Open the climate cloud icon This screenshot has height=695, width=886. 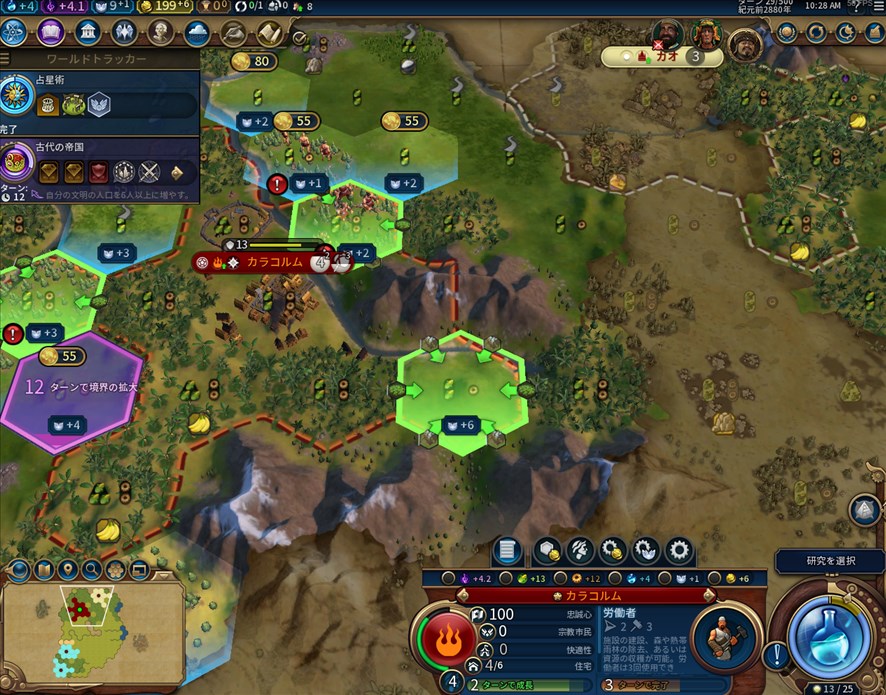pyautogui.click(x=198, y=32)
